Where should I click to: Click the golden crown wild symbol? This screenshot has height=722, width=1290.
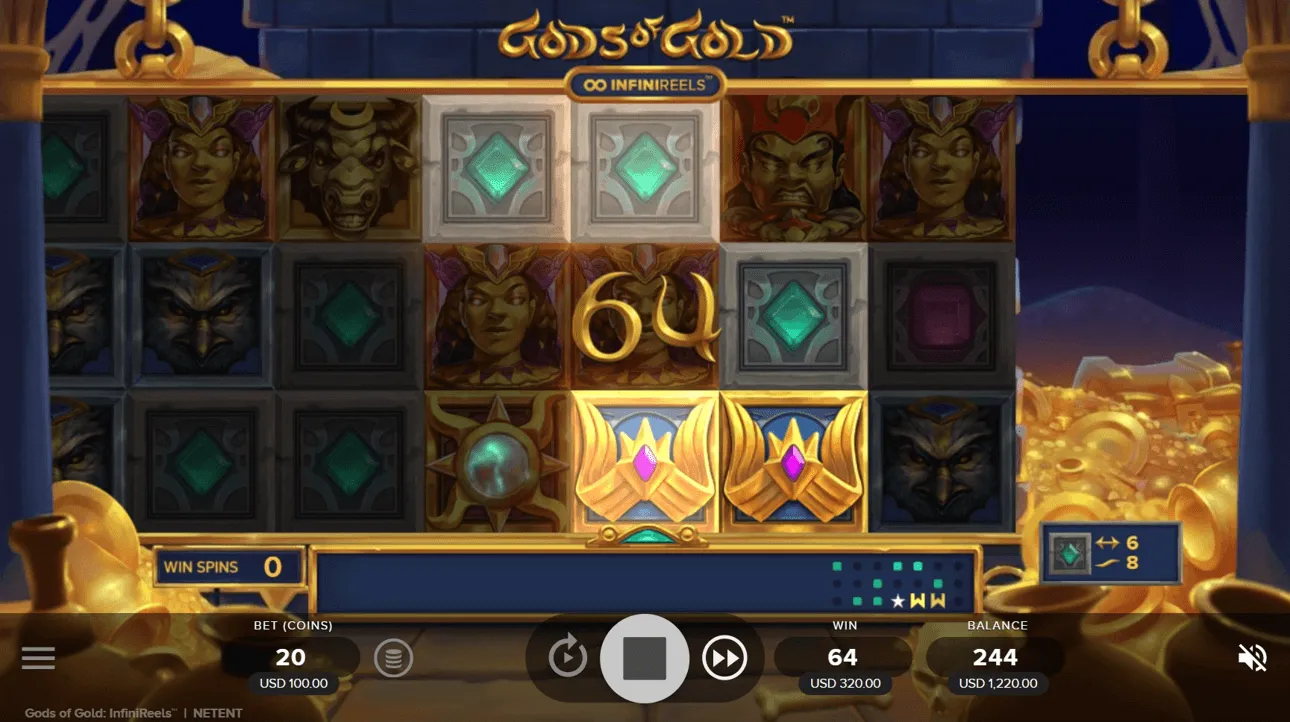644,462
